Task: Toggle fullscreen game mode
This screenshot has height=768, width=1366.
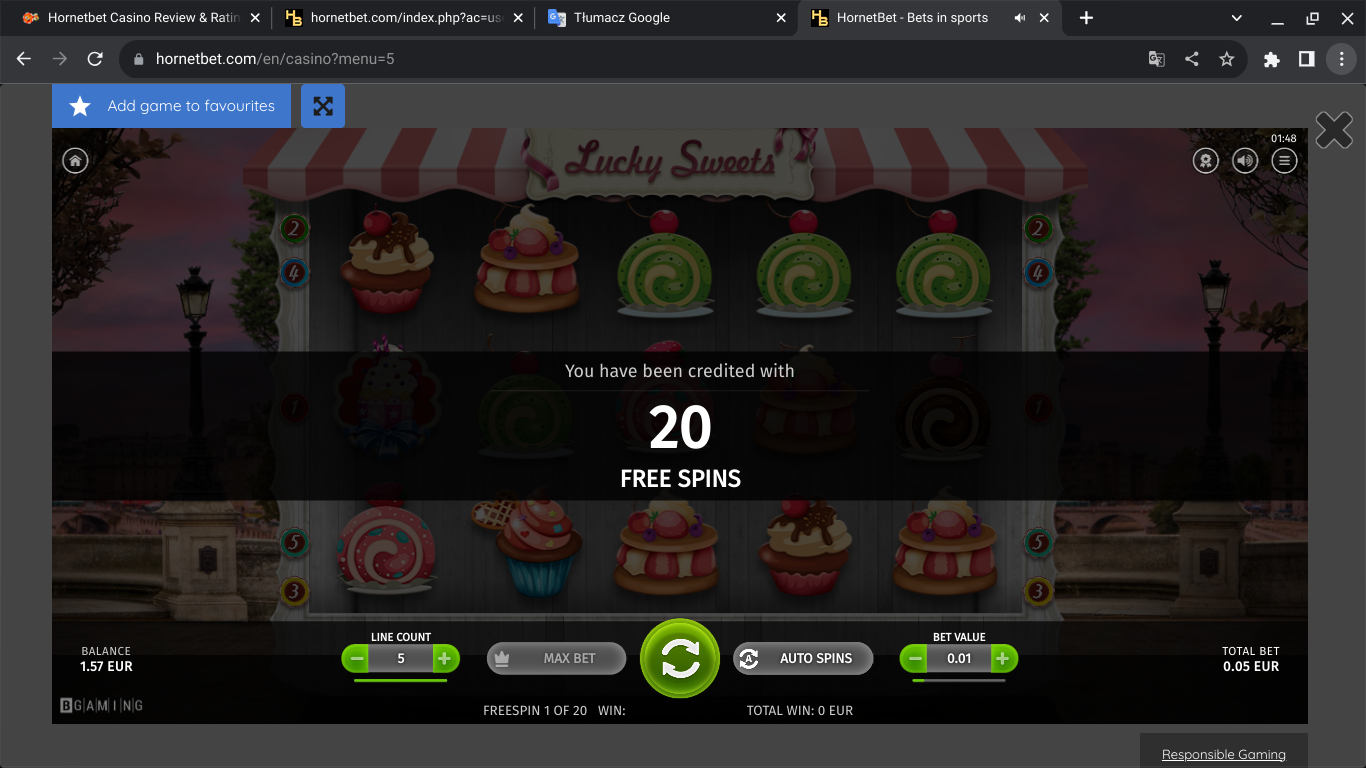Action: pos(323,106)
